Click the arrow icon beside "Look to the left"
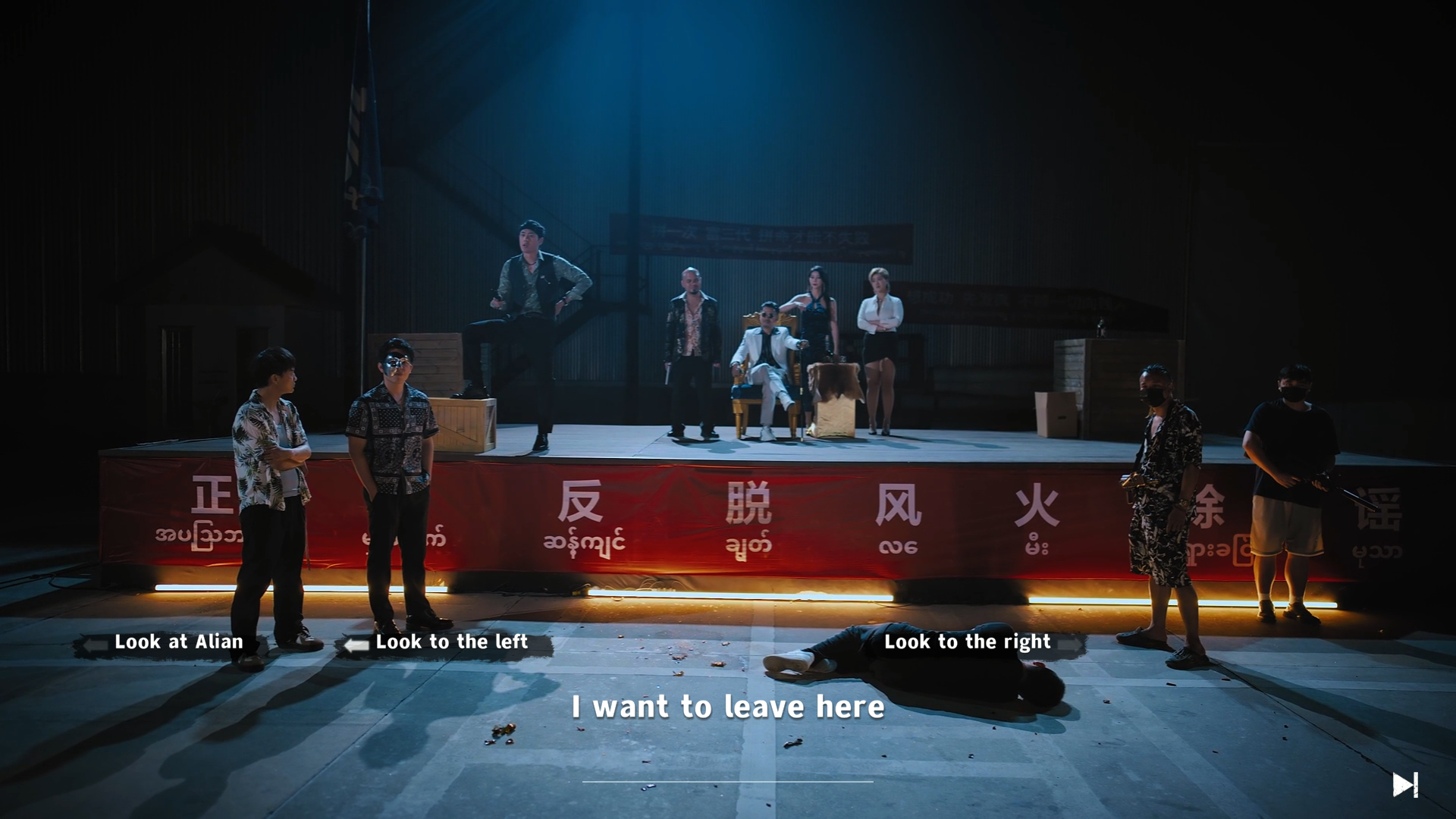The width and height of the screenshot is (1456, 819). (x=353, y=645)
